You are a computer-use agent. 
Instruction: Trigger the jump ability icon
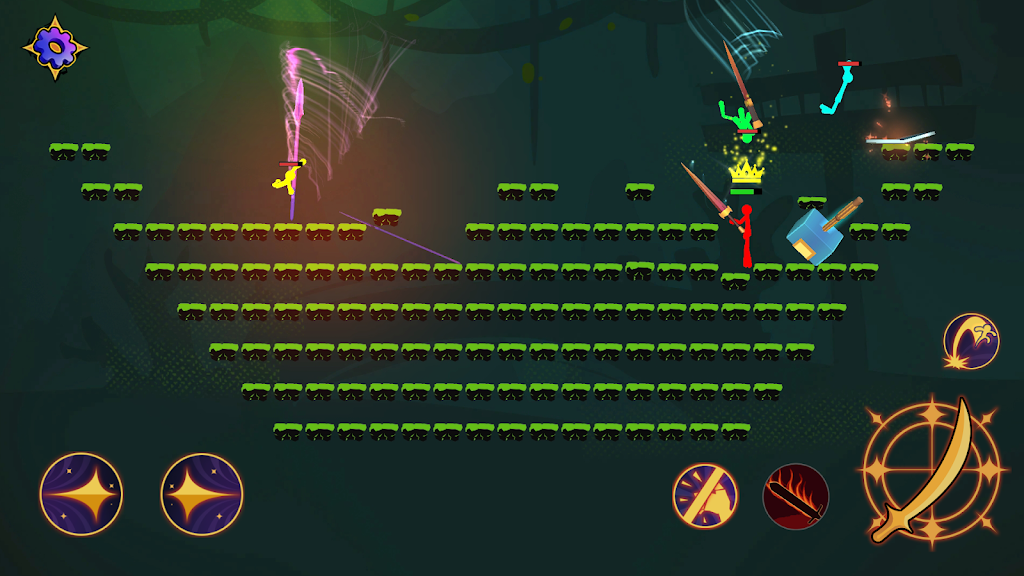tap(971, 341)
